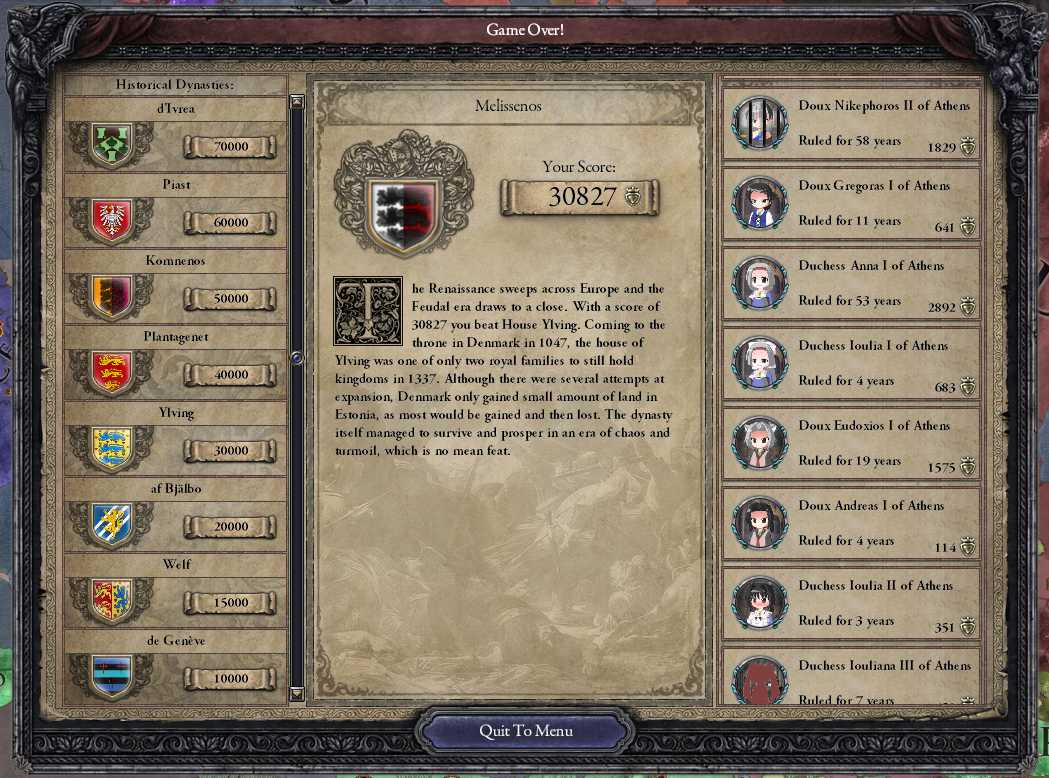Screen dimensions: 1049x778
Task: Select Duchess Ioulia I of Athens portrait
Action: 760,362
